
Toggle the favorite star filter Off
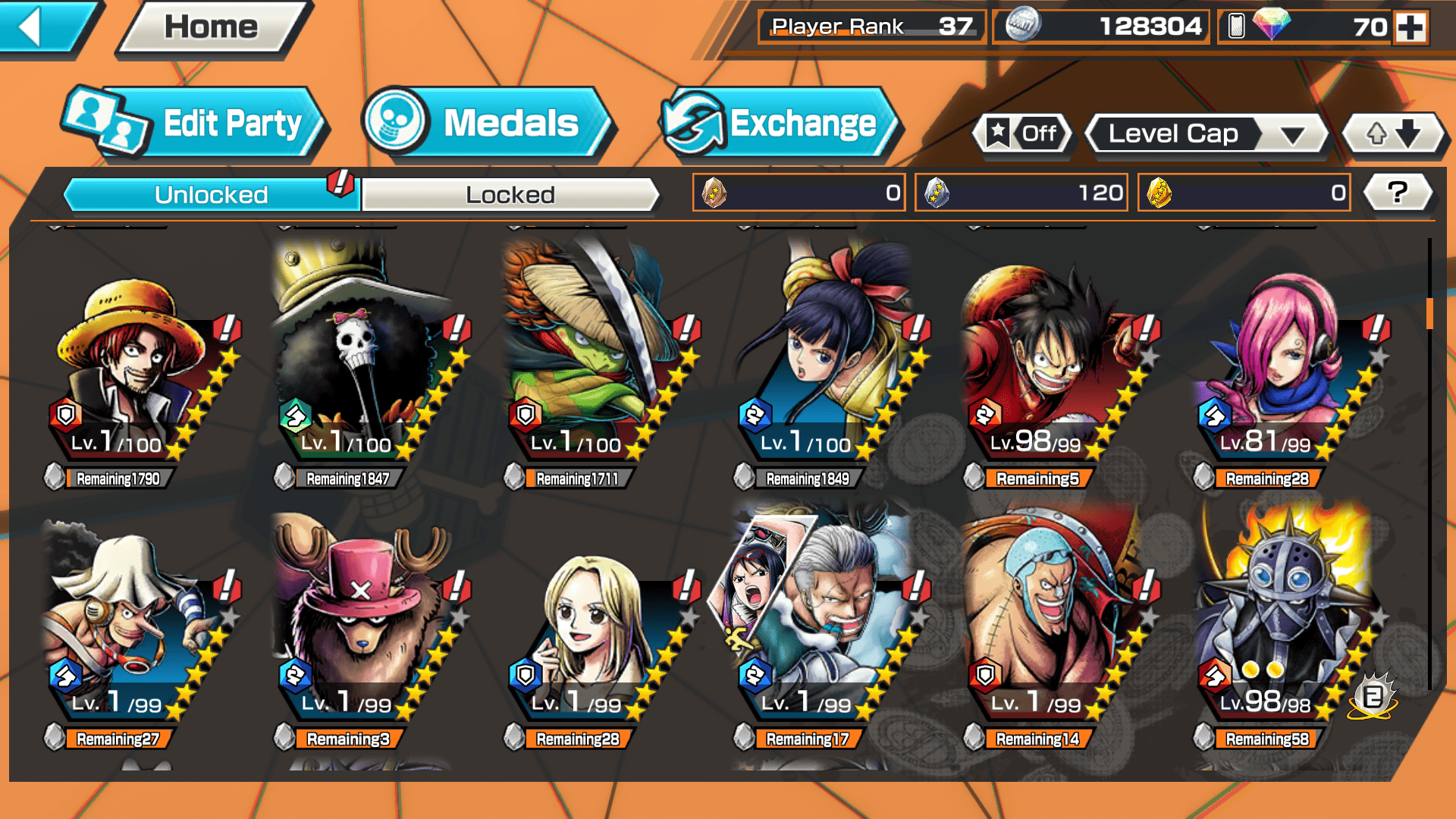1023,134
